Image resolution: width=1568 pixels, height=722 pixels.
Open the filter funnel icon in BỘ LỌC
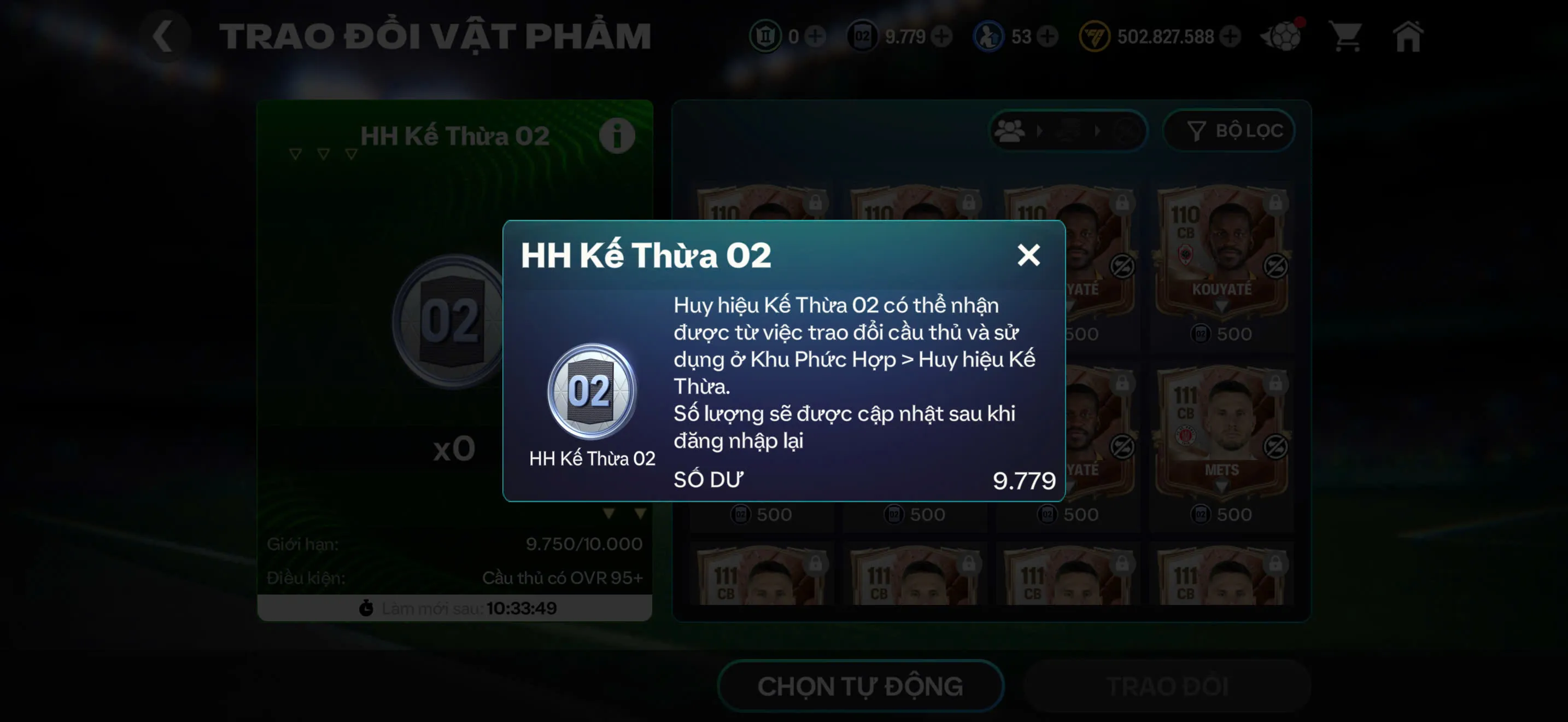click(x=1196, y=130)
